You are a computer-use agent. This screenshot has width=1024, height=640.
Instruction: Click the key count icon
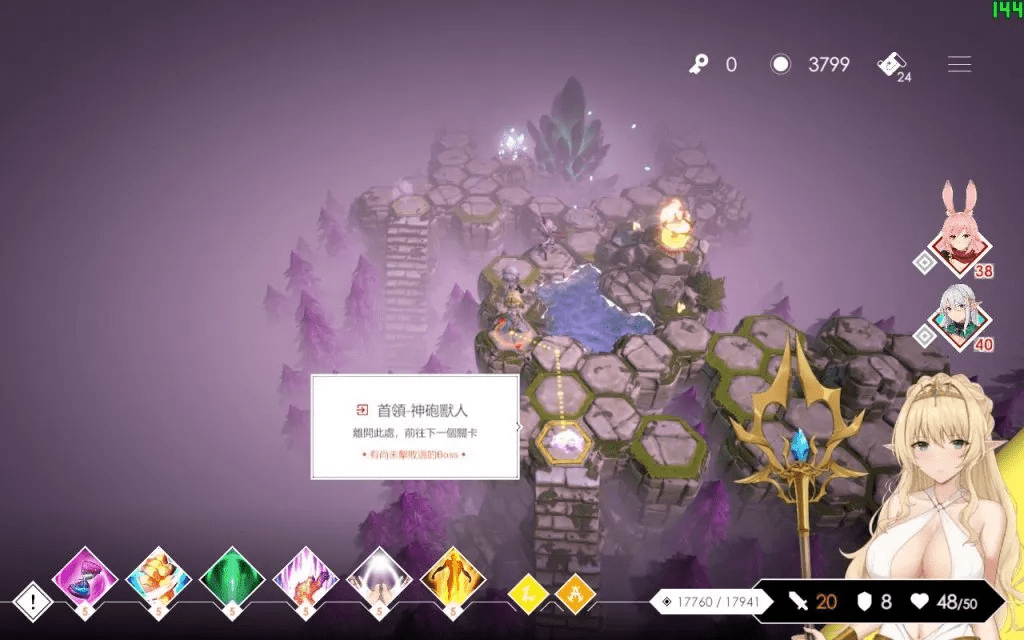point(699,65)
